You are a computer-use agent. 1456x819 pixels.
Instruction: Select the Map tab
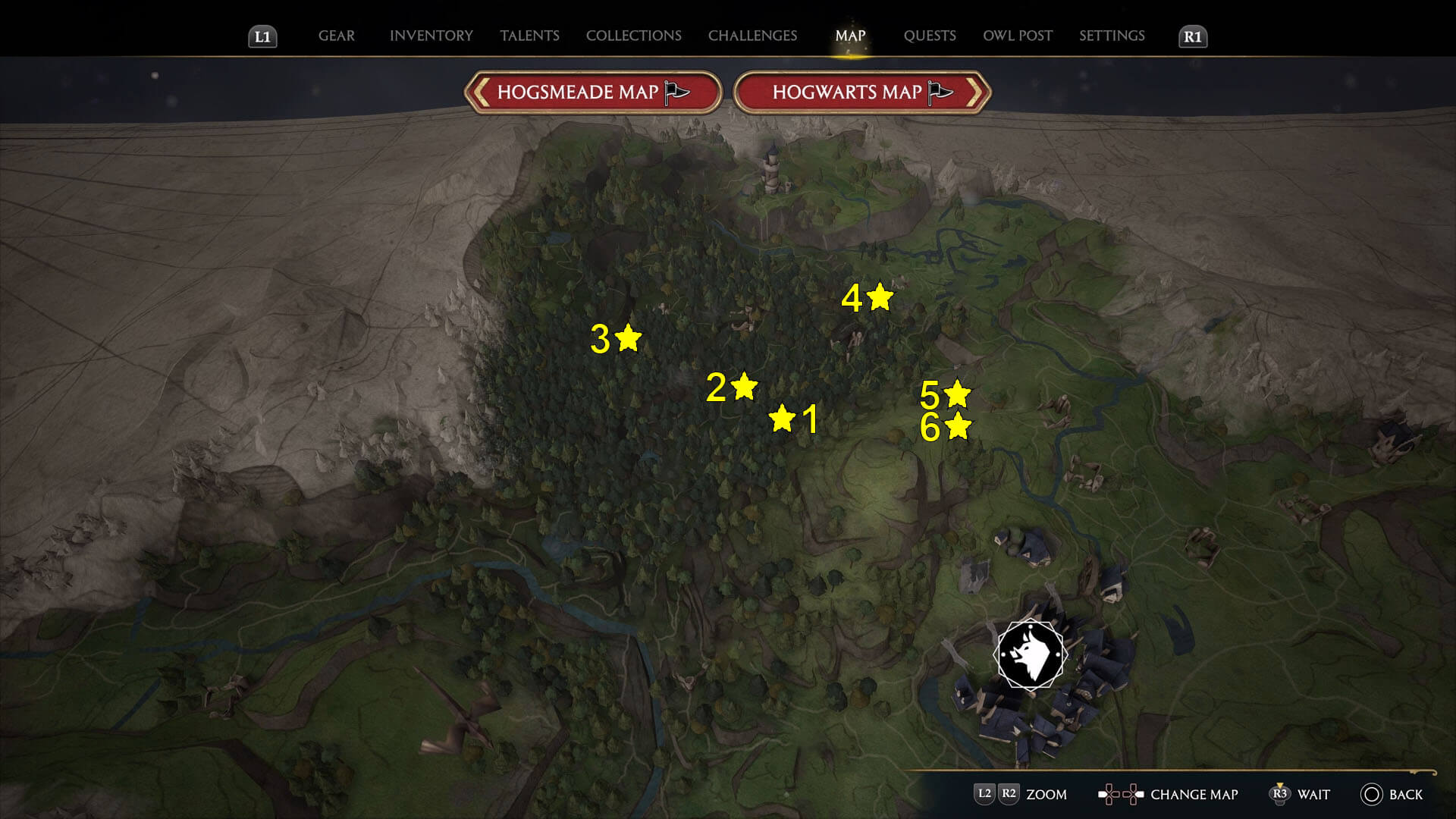coord(850,36)
